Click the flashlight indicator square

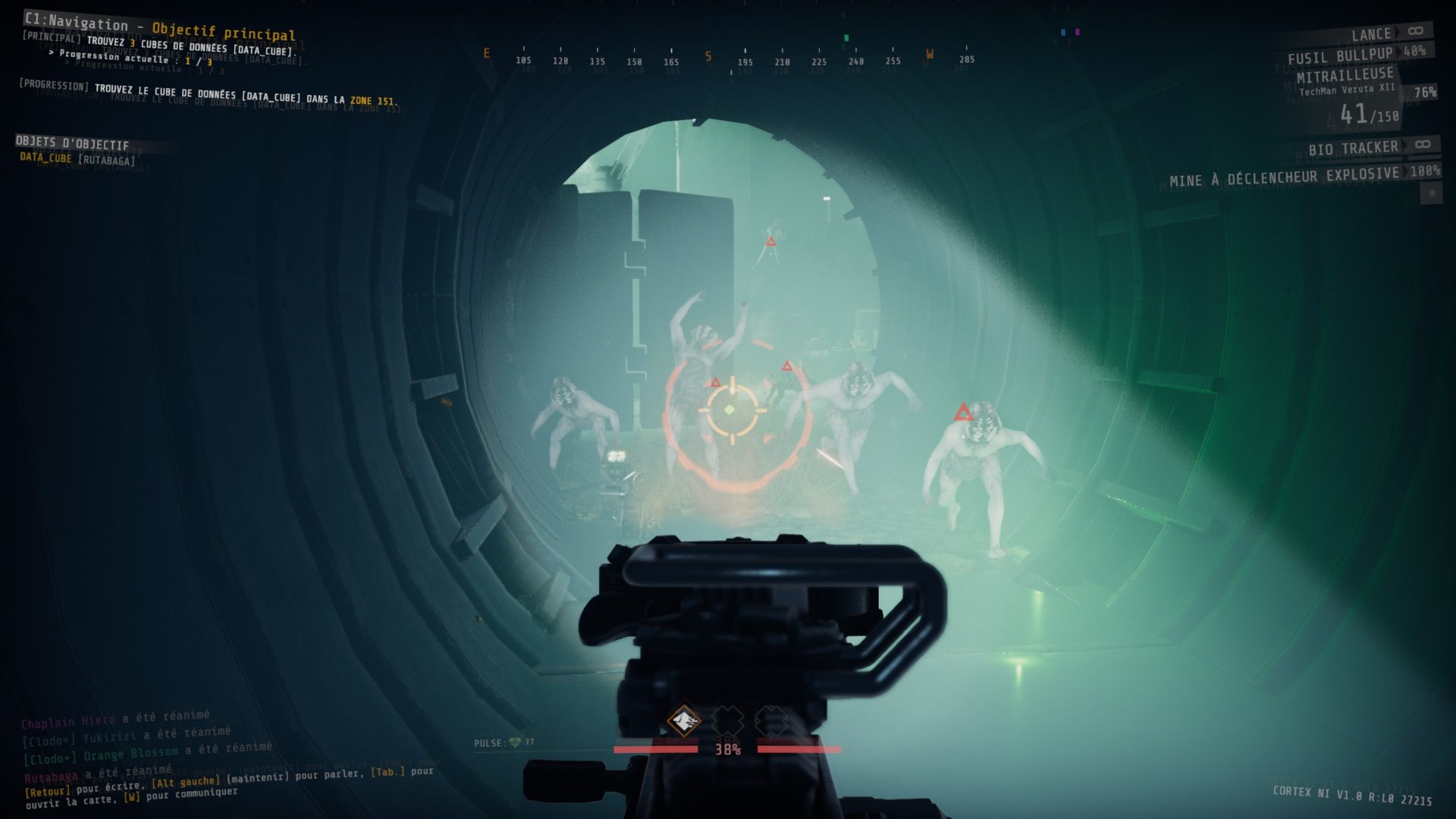(1431, 194)
